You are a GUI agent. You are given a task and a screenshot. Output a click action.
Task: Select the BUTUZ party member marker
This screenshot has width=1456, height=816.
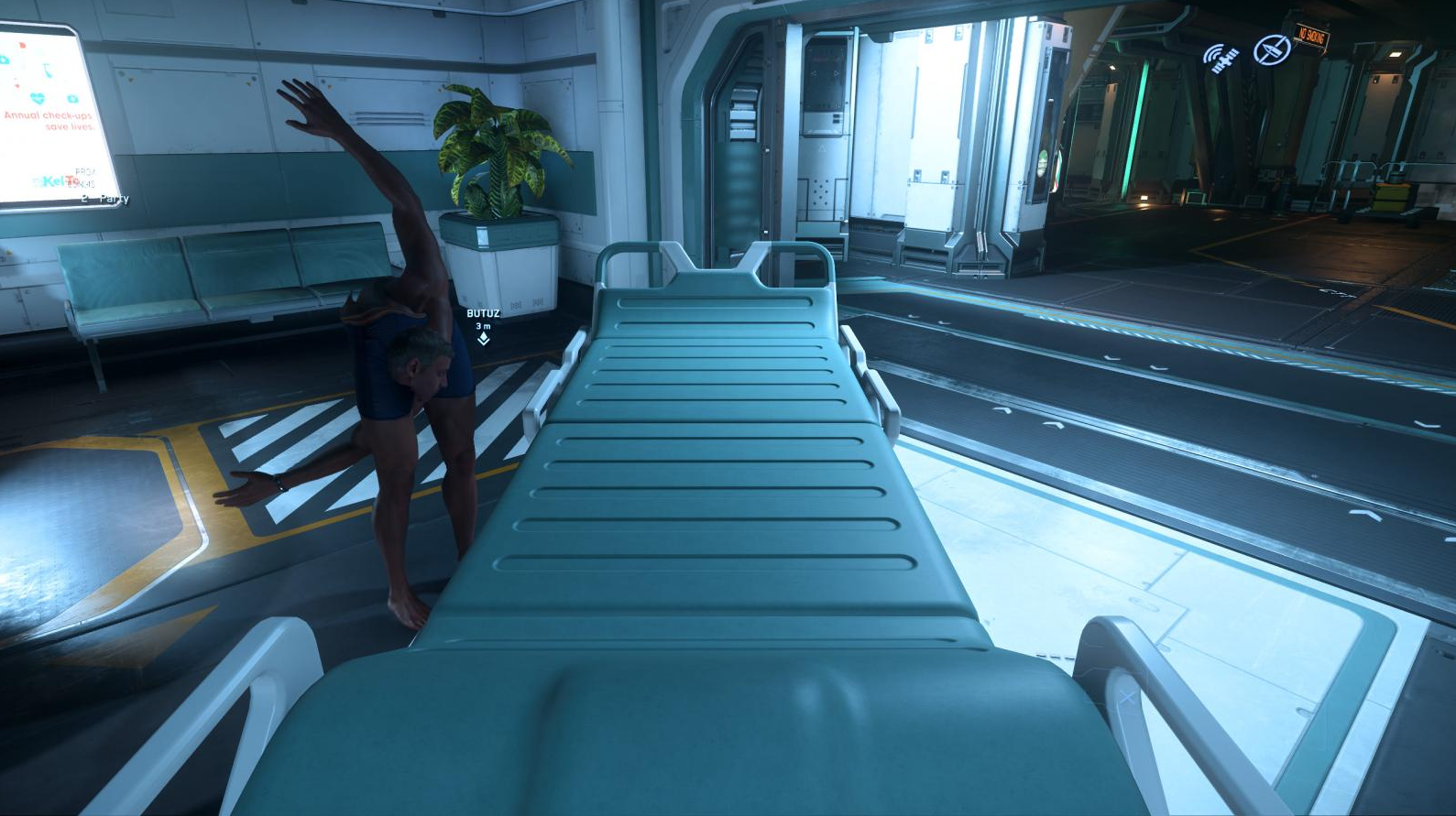pyautogui.click(x=483, y=338)
